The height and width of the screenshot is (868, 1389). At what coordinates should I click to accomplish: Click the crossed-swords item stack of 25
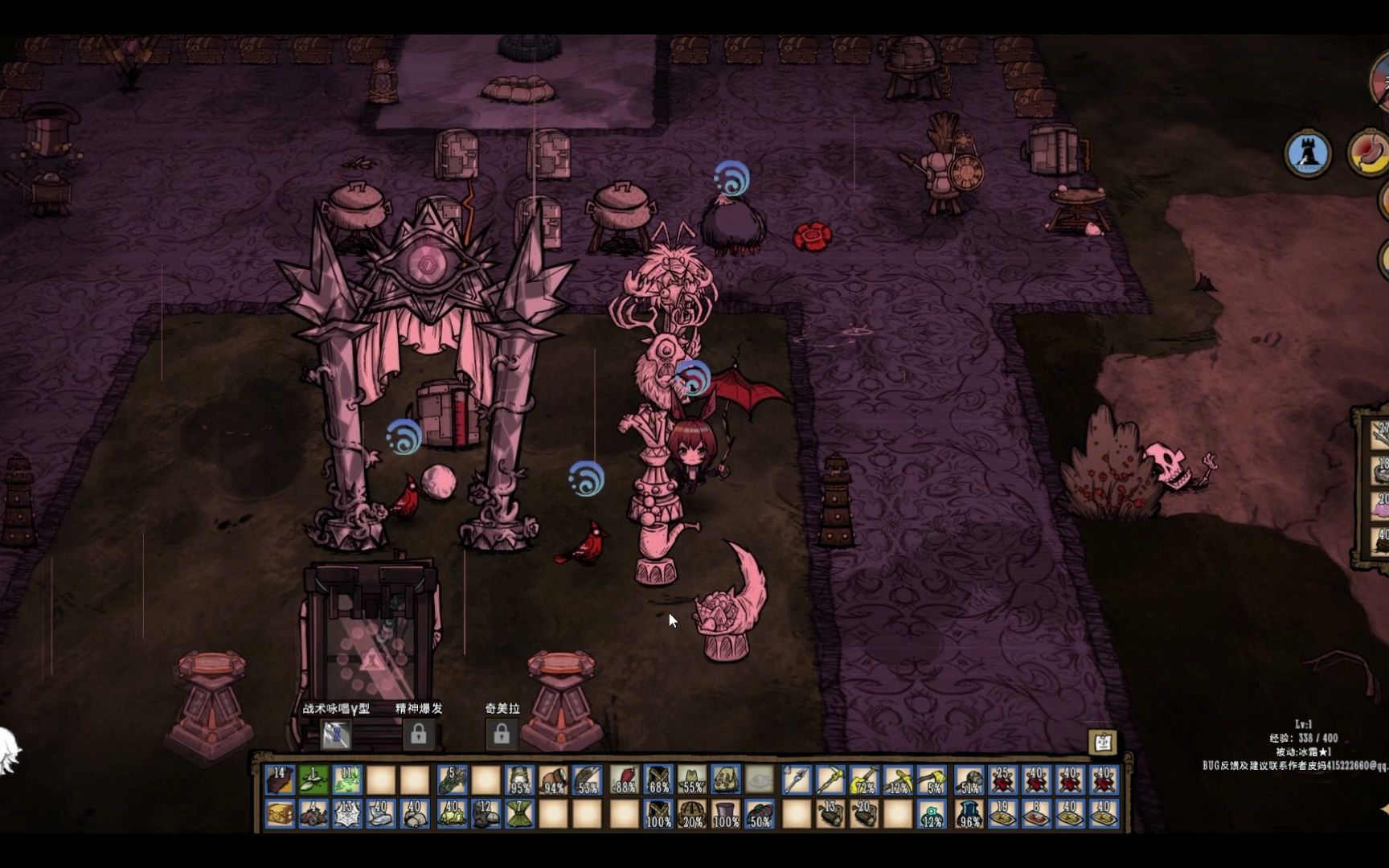[1002, 780]
